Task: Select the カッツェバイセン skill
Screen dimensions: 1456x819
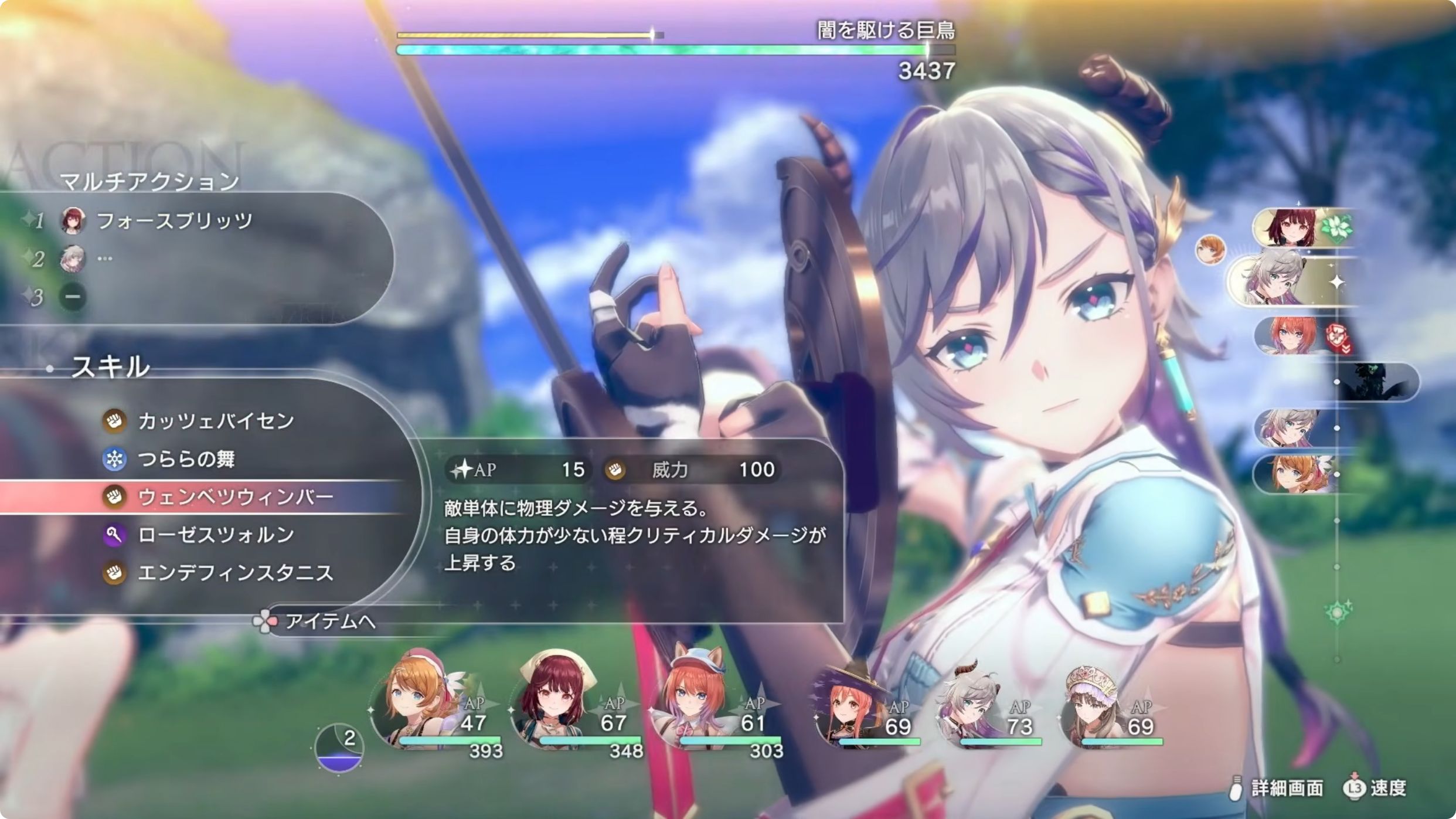Action: tap(216, 421)
